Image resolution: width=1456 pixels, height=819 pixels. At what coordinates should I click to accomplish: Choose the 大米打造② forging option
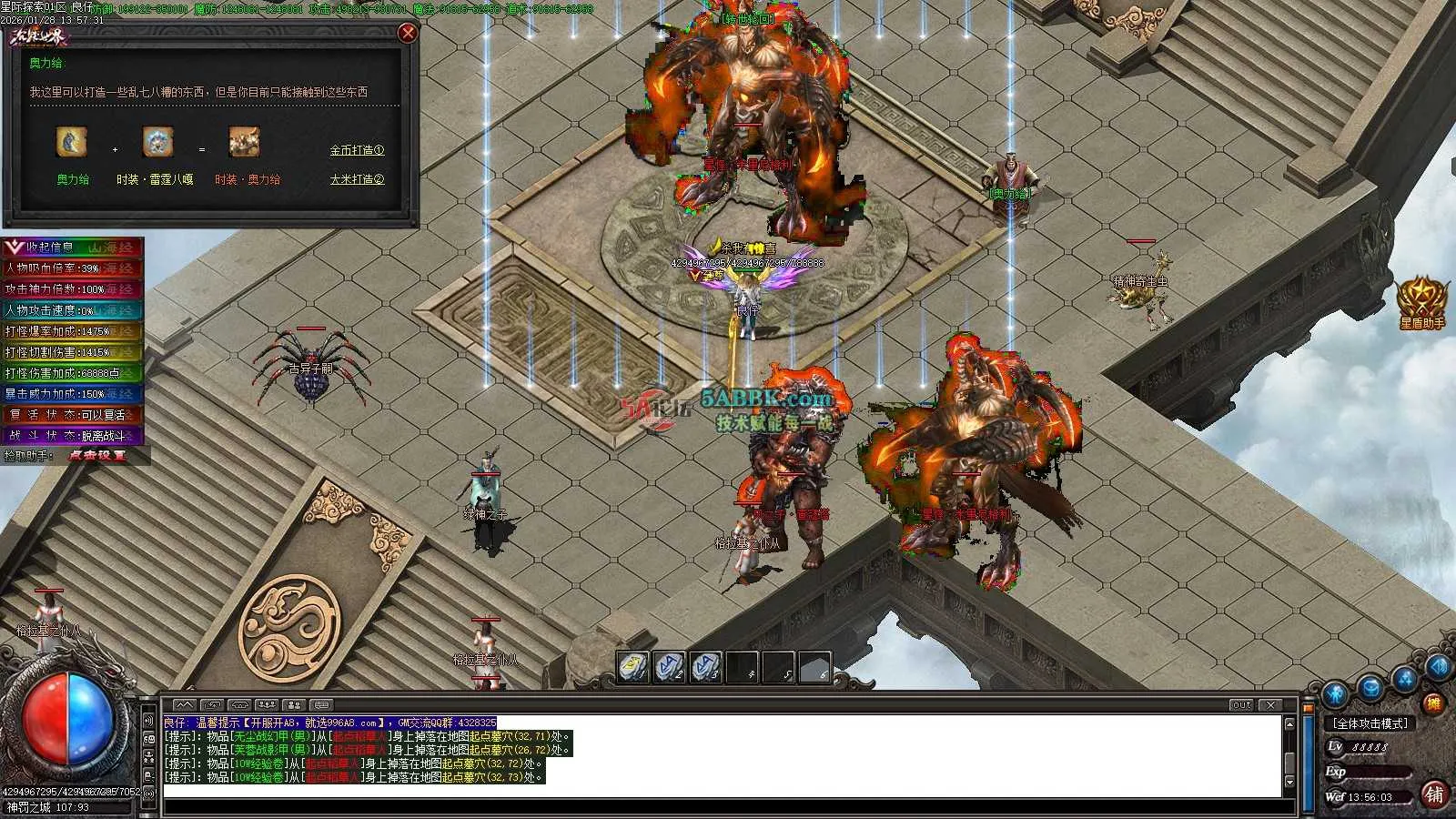click(357, 179)
